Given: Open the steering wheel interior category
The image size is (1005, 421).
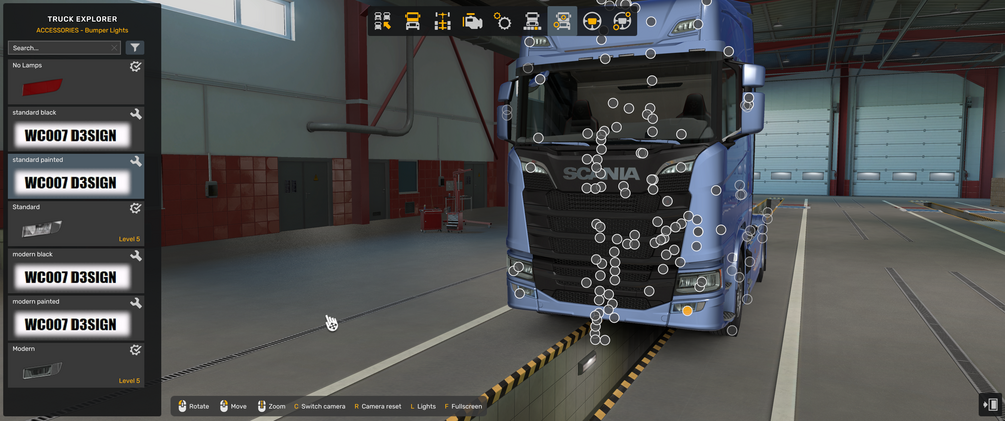Looking at the screenshot, I should point(592,21).
